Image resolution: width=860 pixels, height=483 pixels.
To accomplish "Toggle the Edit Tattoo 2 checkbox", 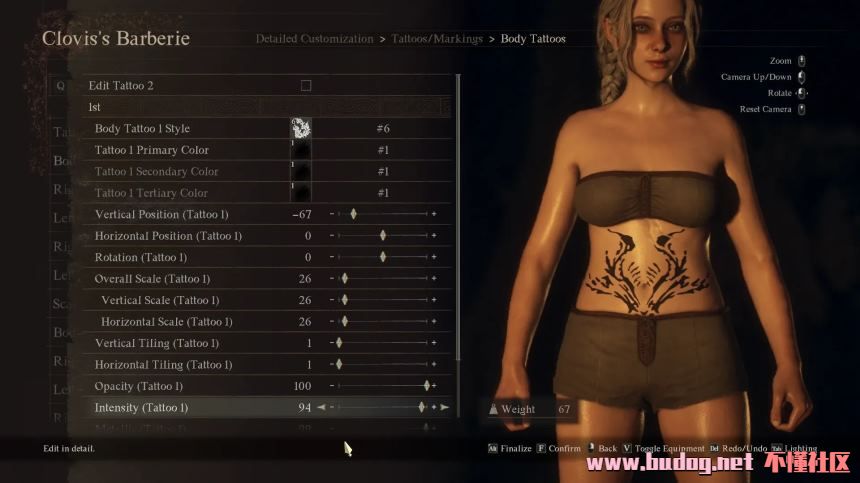I will click(306, 86).
